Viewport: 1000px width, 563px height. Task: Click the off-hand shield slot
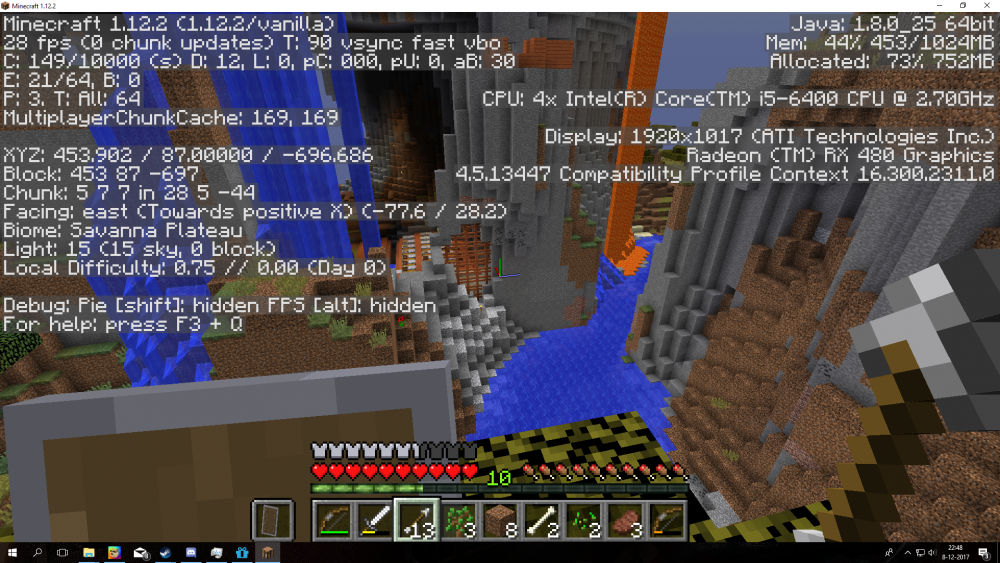pos(272,521)
